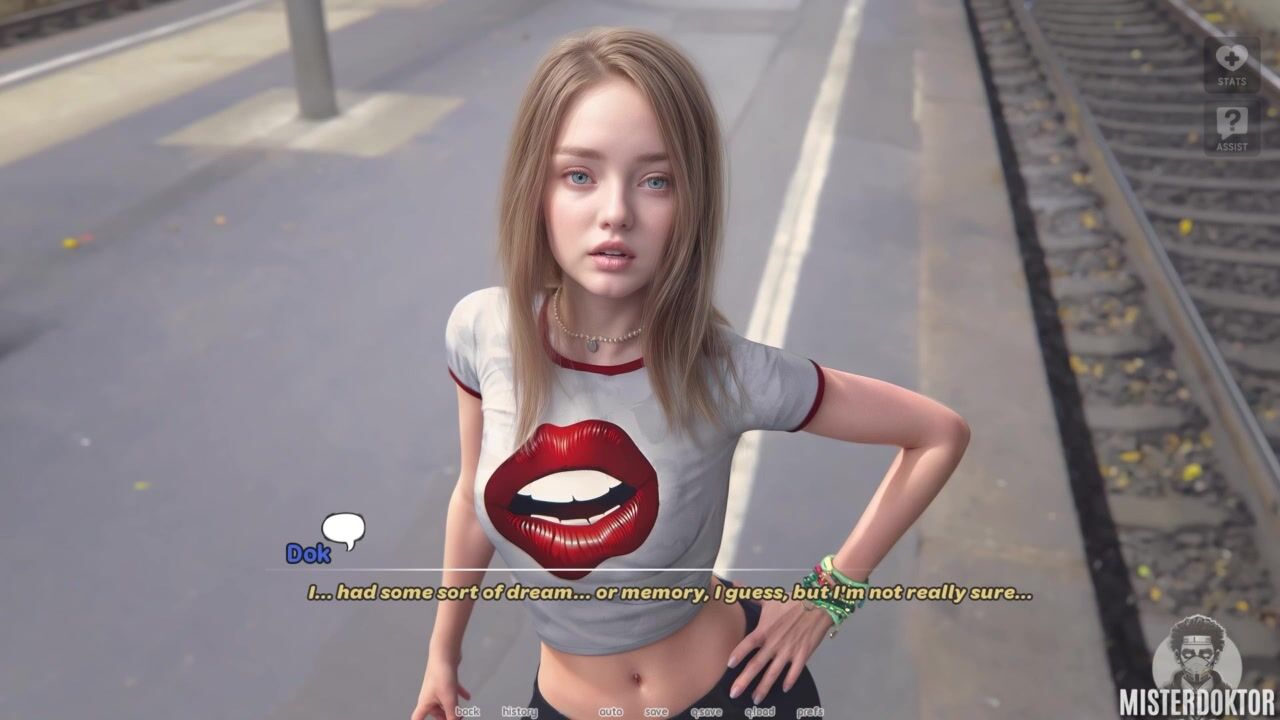Open the dialogue history log
The image size is (1280, 720).
tap(519, 712)
